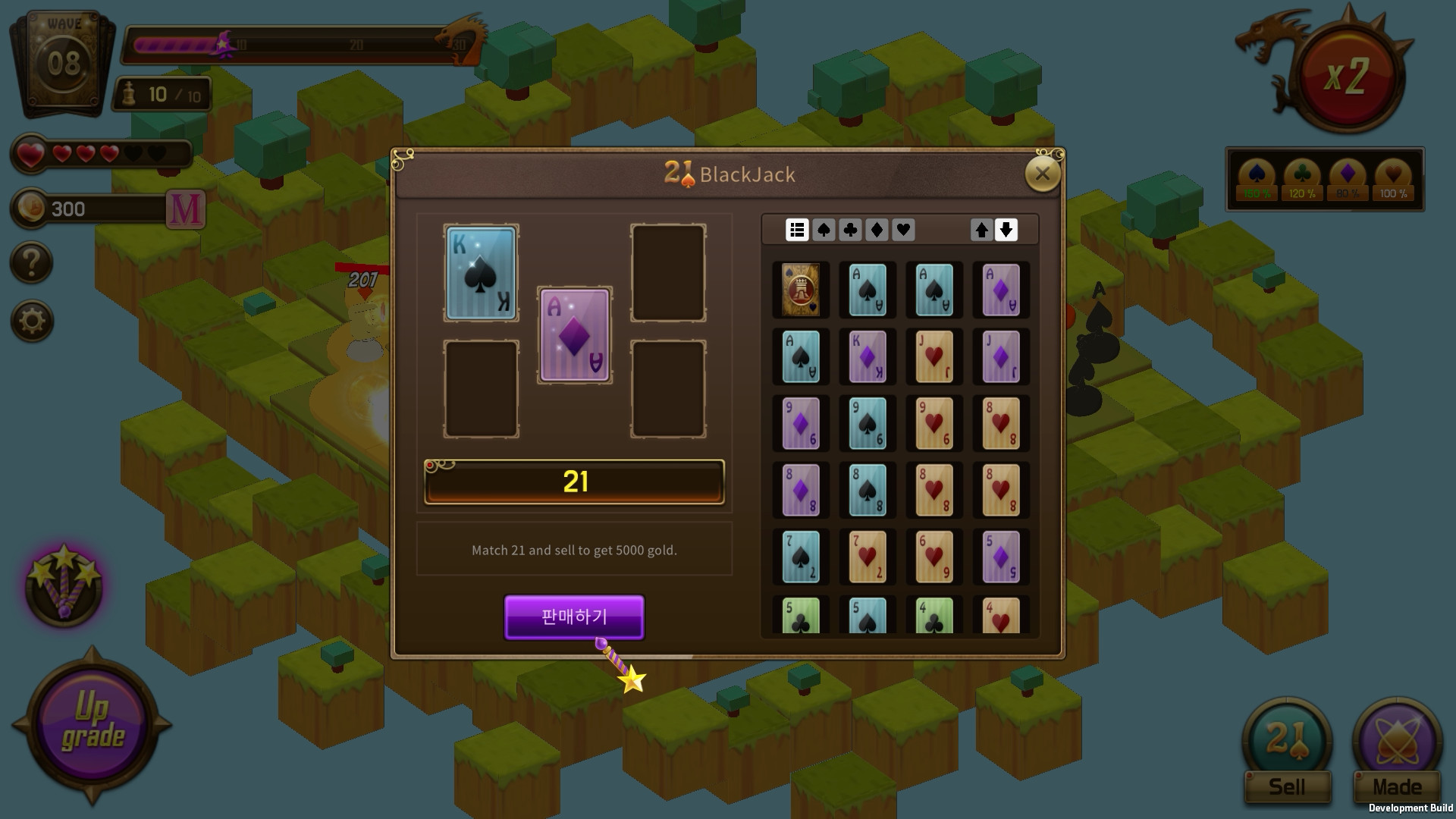Filter cards by diamonds
This screenshot has width=1456, height=819.
click(876, 230)
